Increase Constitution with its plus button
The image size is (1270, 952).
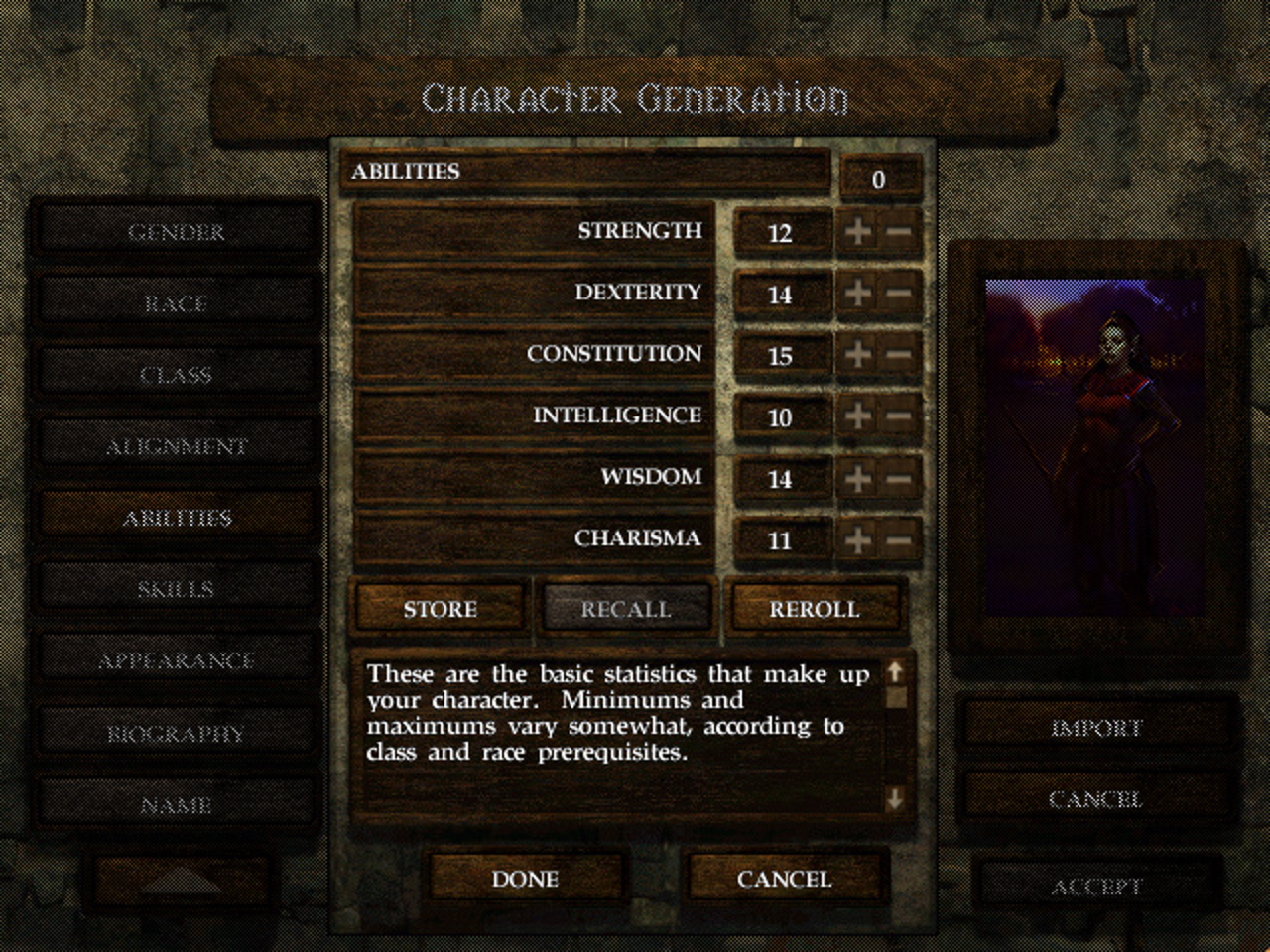coord(859,354)
